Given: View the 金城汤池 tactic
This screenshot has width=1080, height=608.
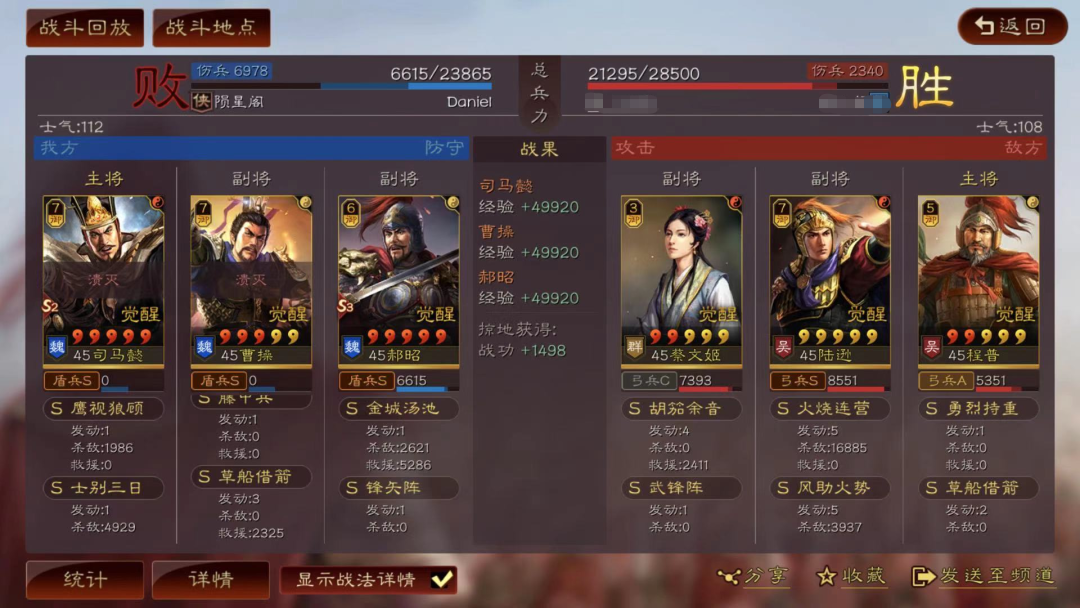Looking at the screenshot, I should 398,409.
